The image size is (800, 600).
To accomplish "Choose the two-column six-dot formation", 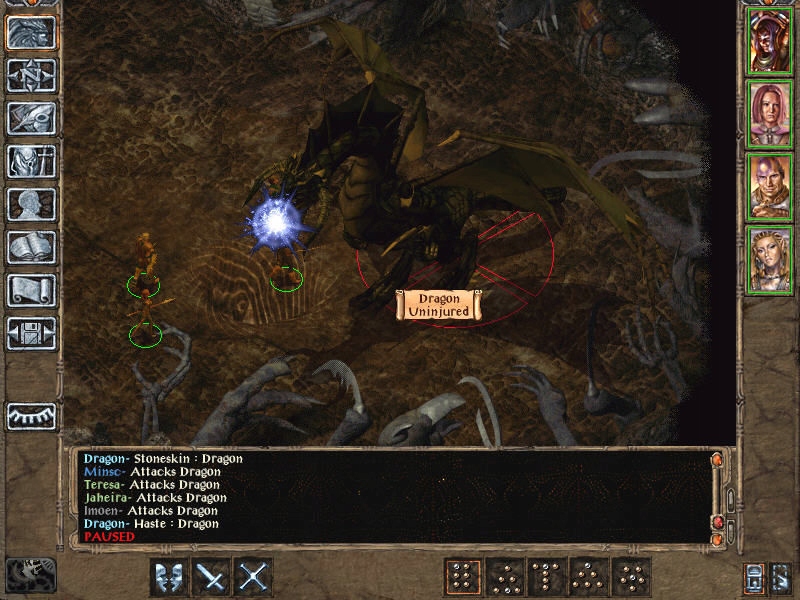I will [462, 577].
